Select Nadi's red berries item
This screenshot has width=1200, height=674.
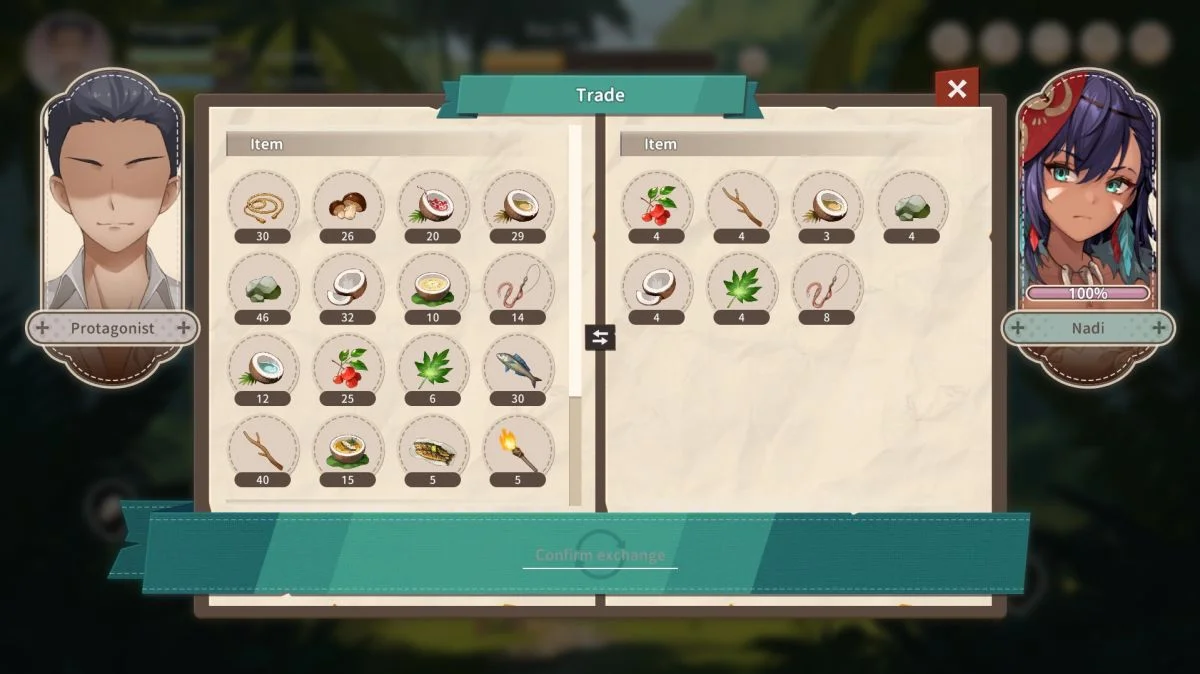[656, 205]
